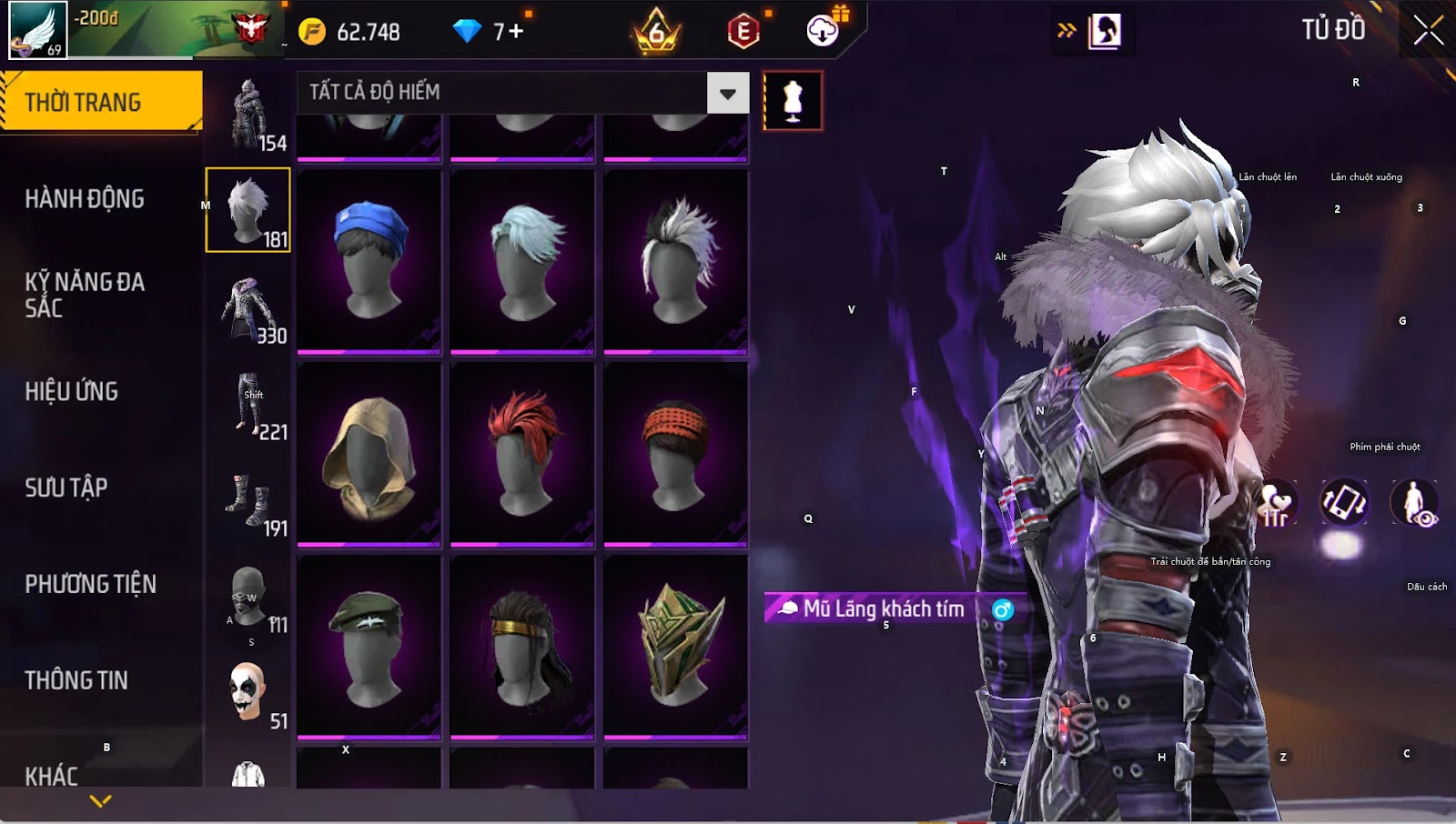Viewport: 1456px width, 824px height.
Task: Open the shoes category showing 191
Action: 248,501
